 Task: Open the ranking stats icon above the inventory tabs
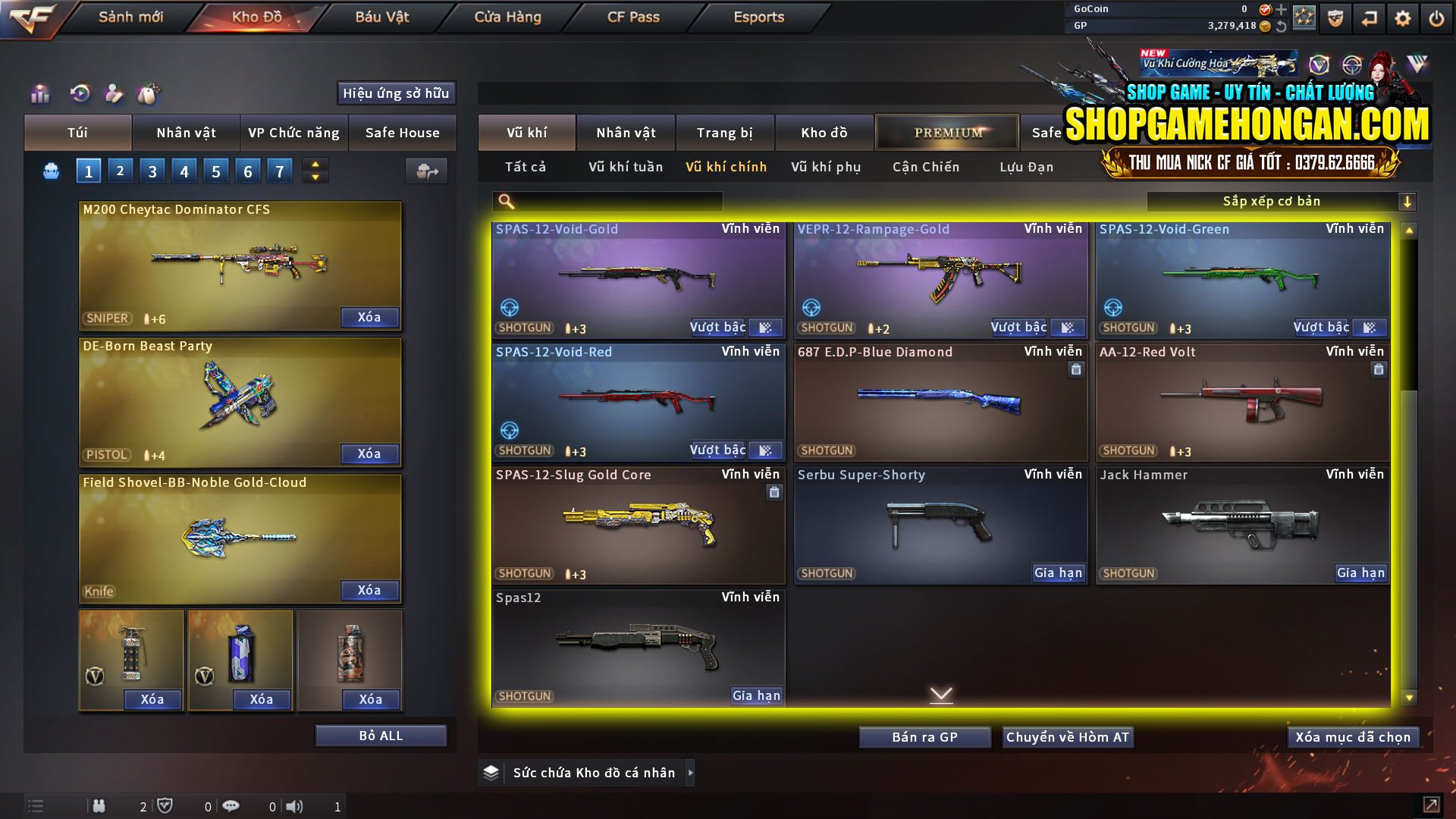pyautogui.click(x=39, y=94)
